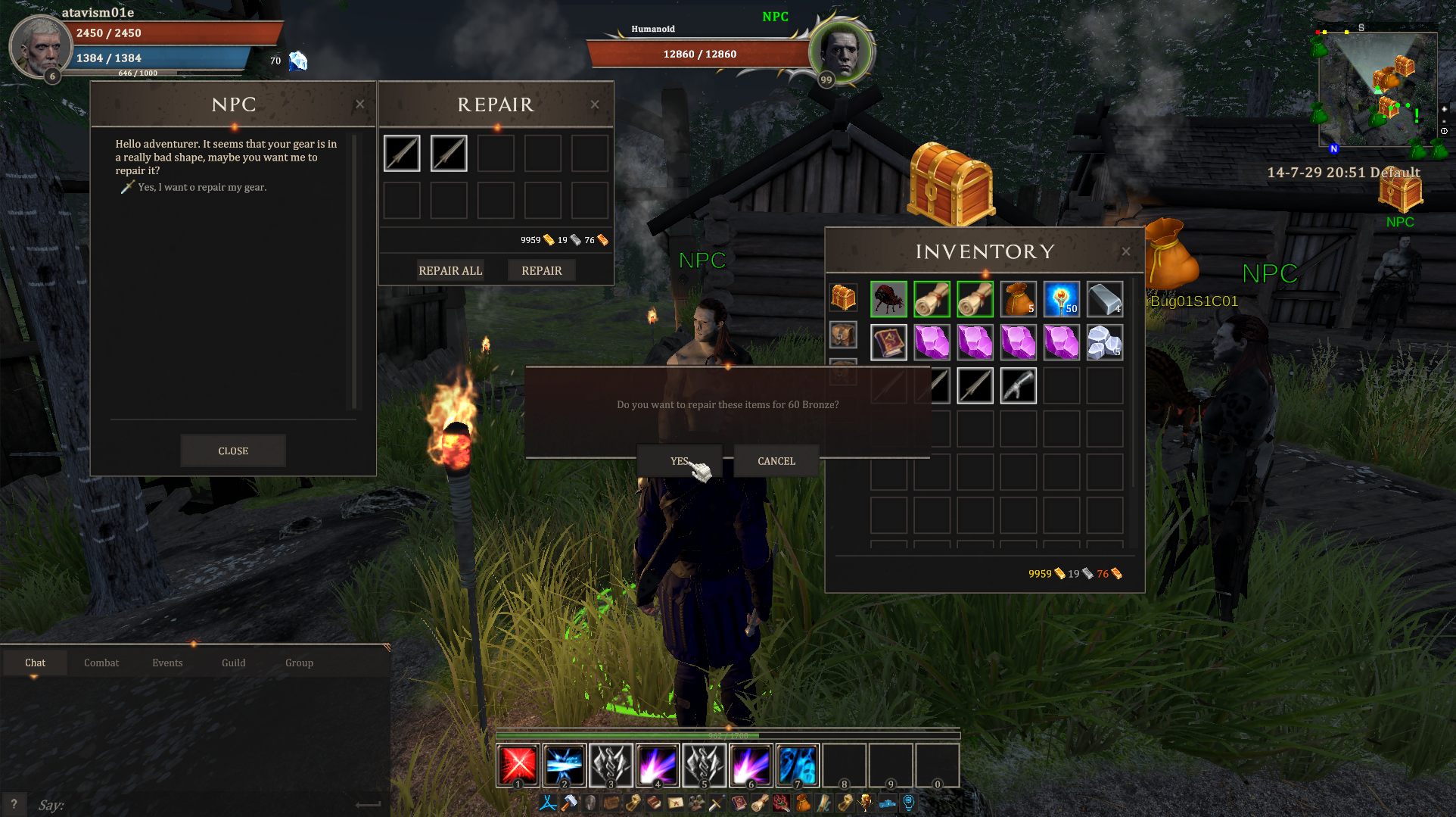Dismiss the NPC window with the X
The width and height of the screenshot is (1456, 817).
pyautogui.click(x=360, y=104)
